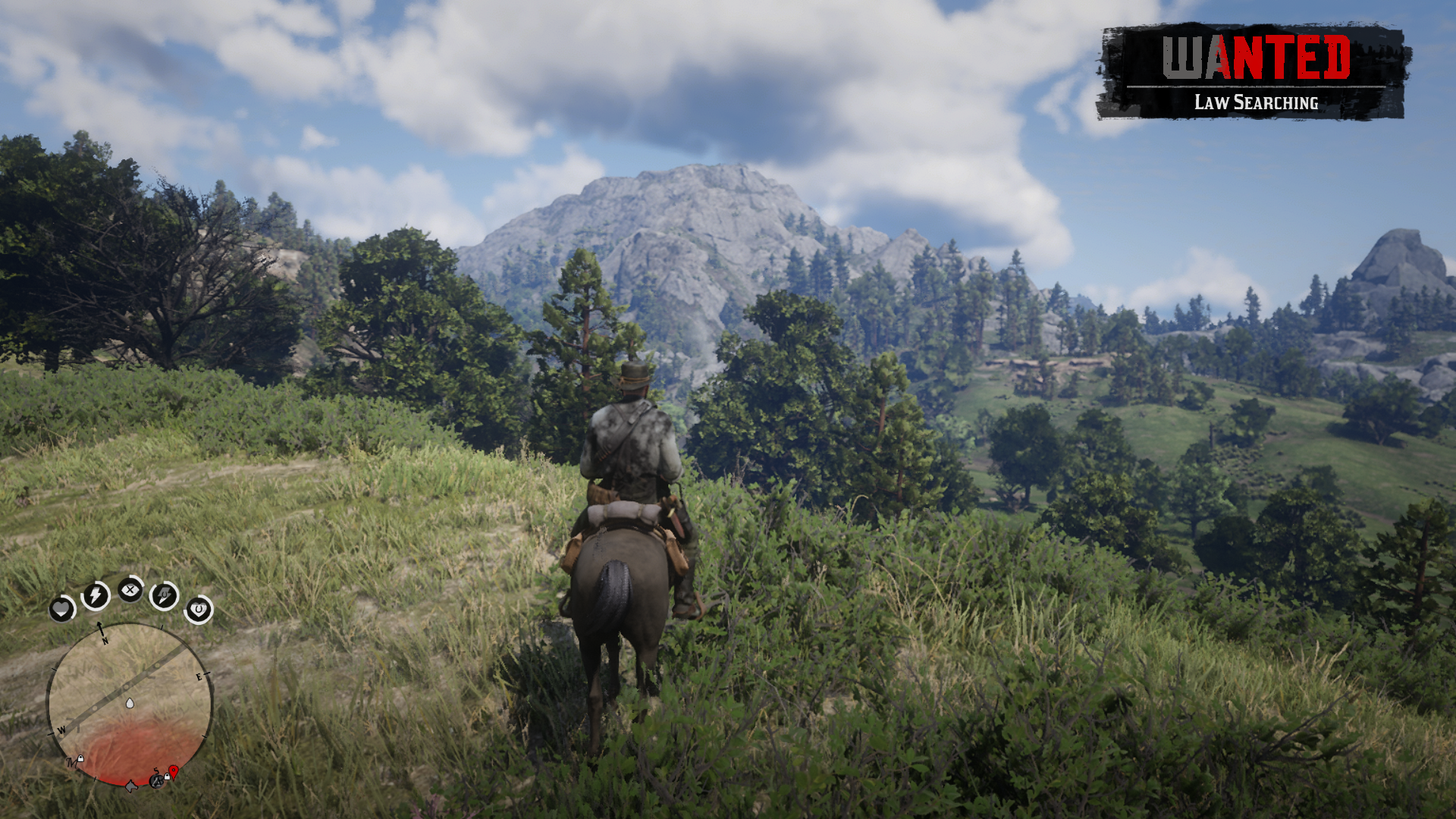Image resolution: width=1456 pixels, height=819 pixels.
Task: Click the circular minimap radar
Action: click(130, 704)
